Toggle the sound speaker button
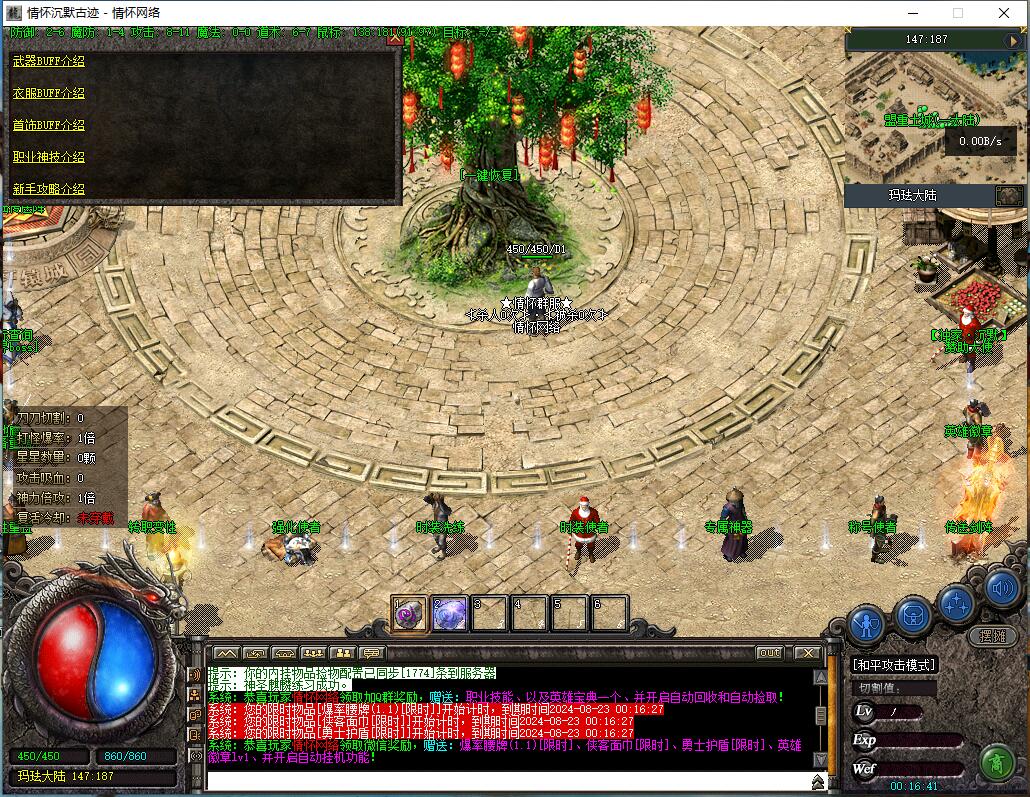 pyautogui.click(x=1002, y=589)
